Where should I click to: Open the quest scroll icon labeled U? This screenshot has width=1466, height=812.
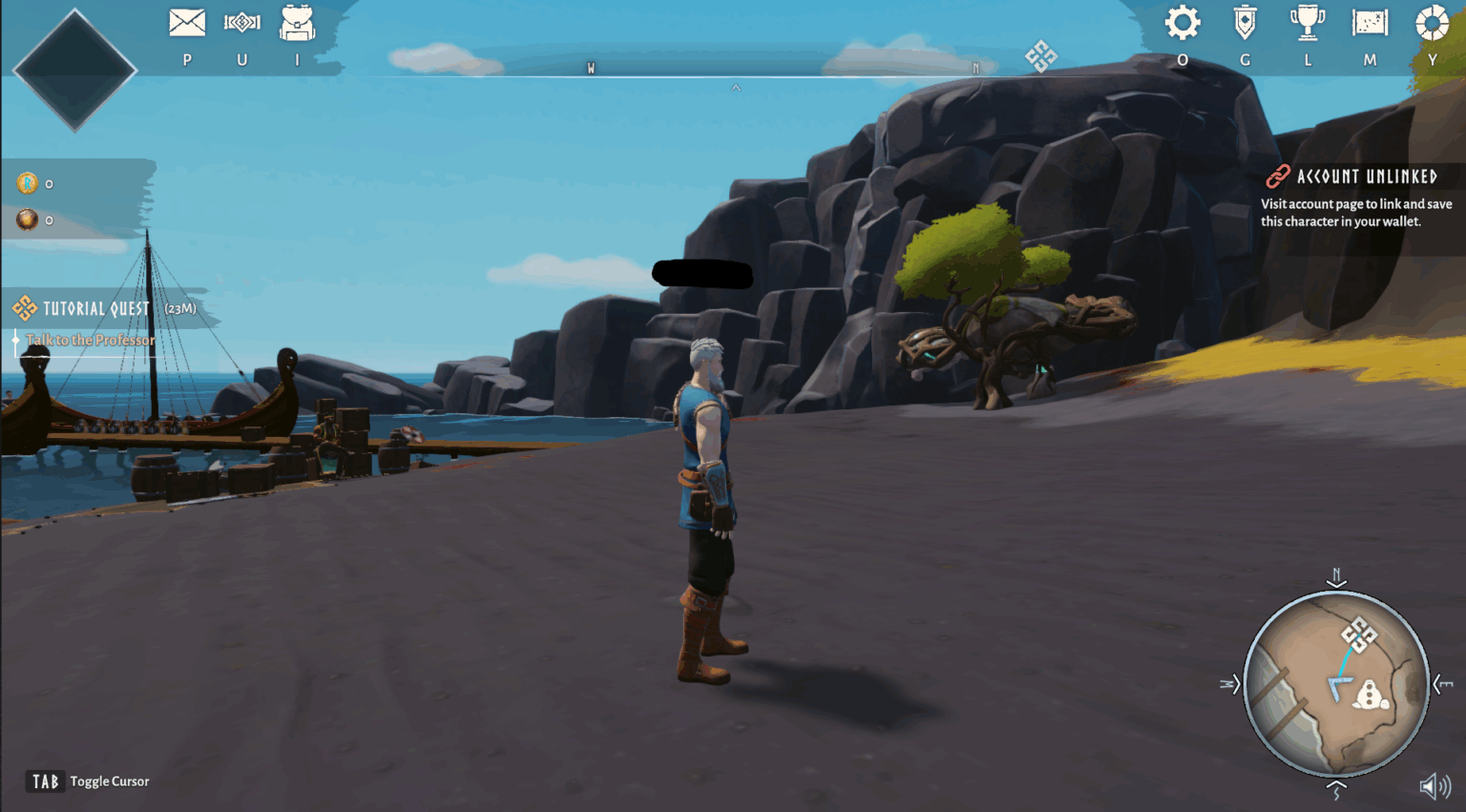pos(241,21)
